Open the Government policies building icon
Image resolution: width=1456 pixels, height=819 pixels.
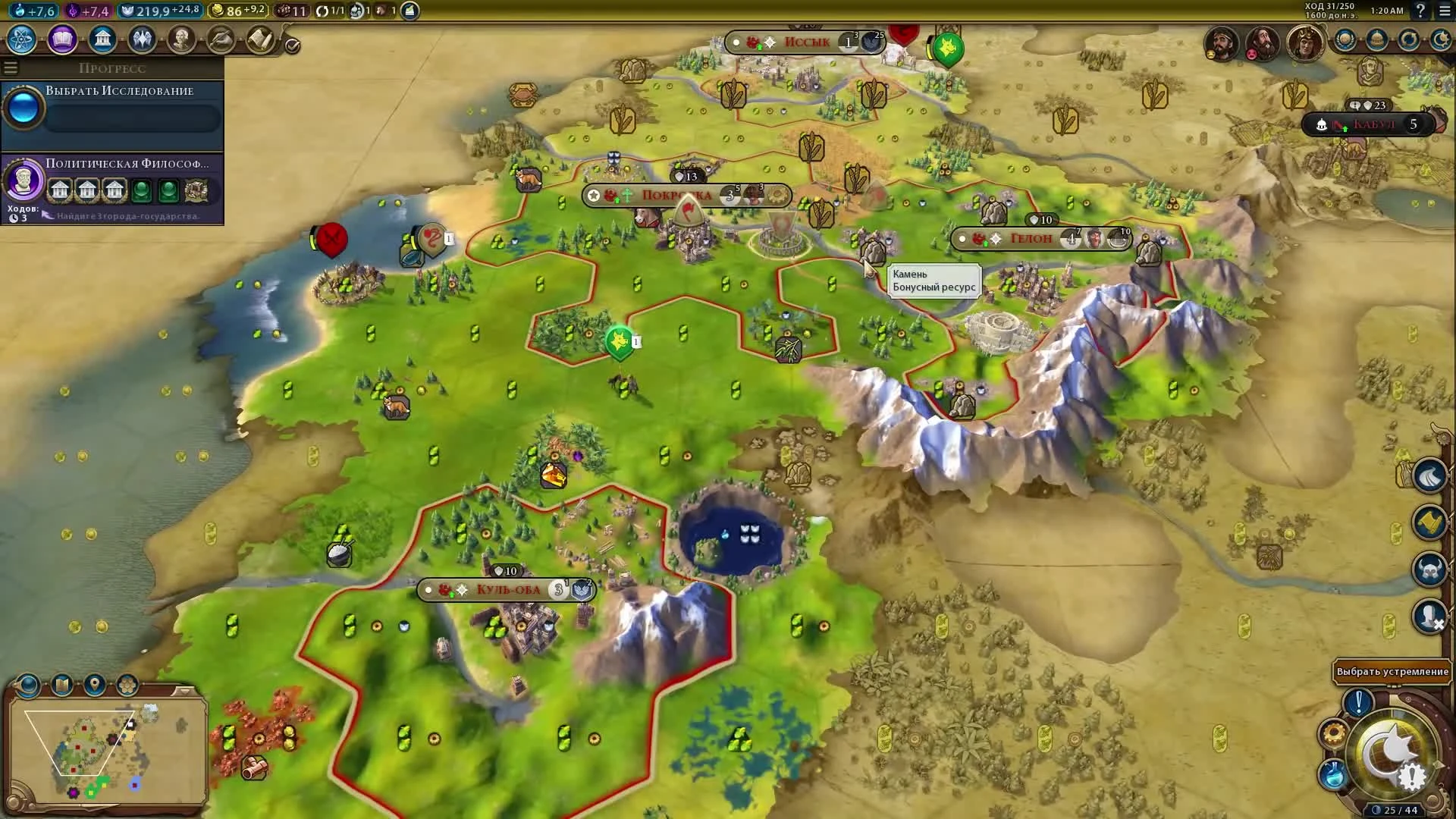pyautogui.click(x=102, y=39)
